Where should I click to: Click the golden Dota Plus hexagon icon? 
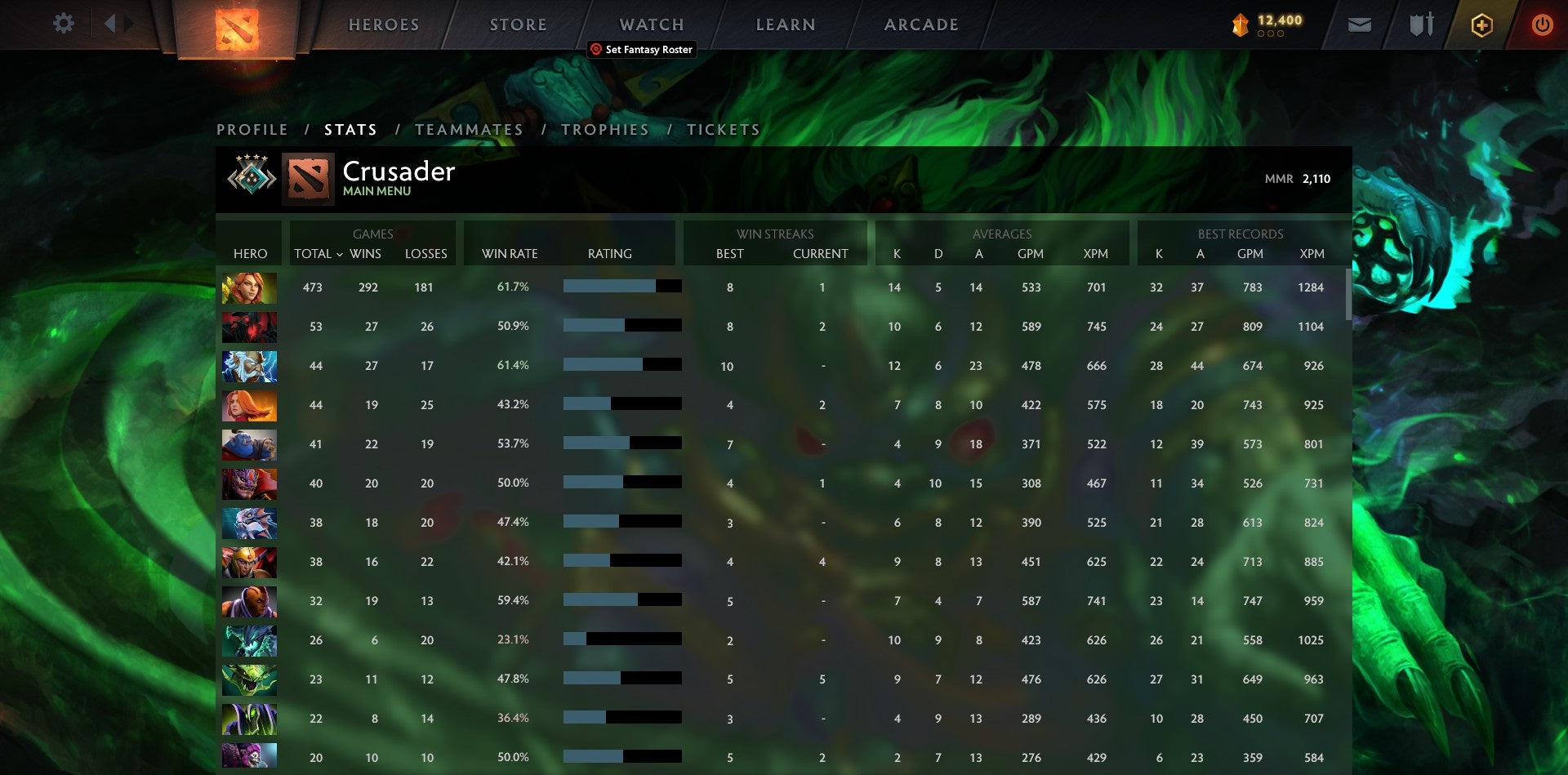click(x=1481, y=24)
